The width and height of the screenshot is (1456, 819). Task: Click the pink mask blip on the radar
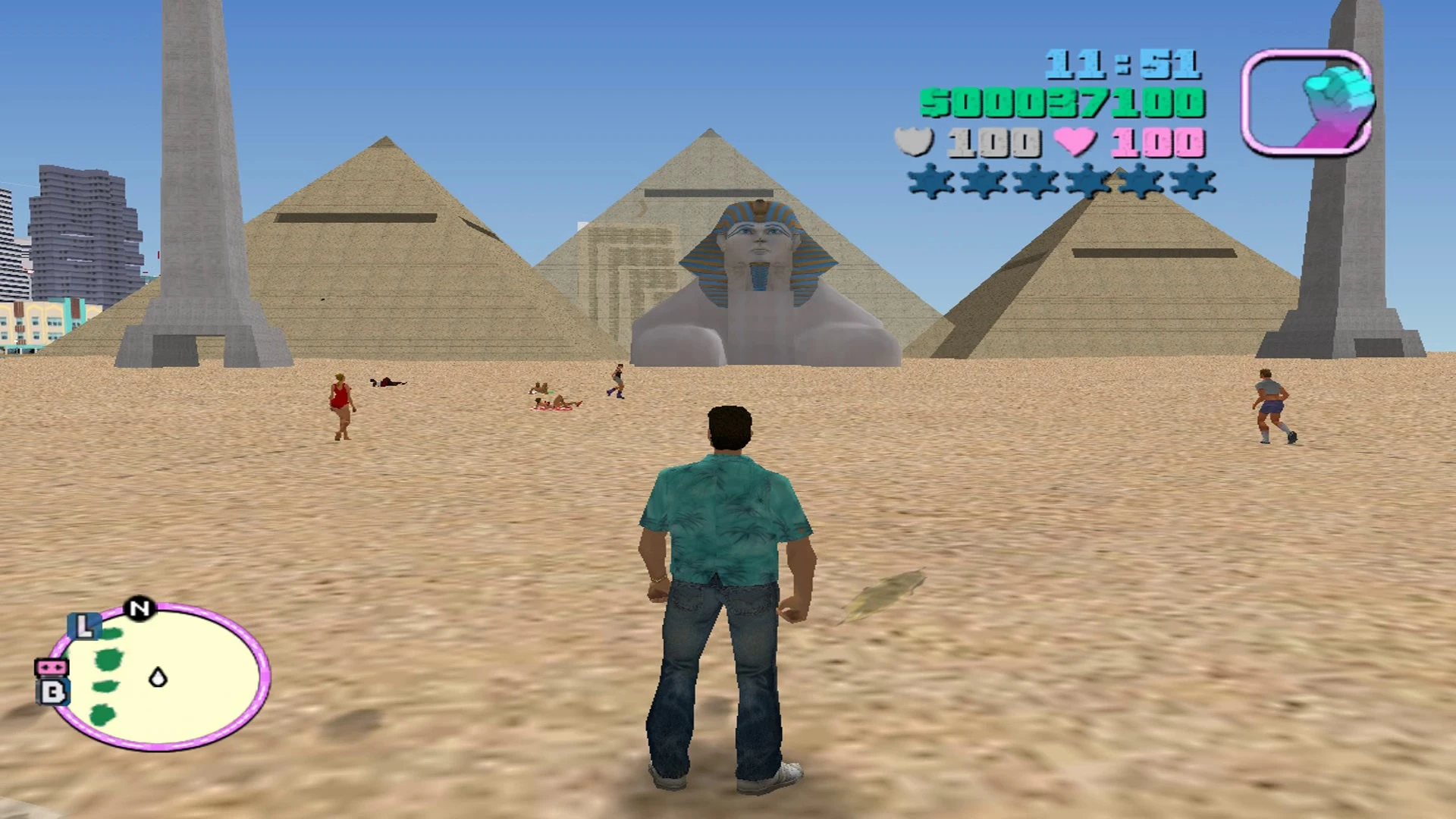(x=51, y=667)
